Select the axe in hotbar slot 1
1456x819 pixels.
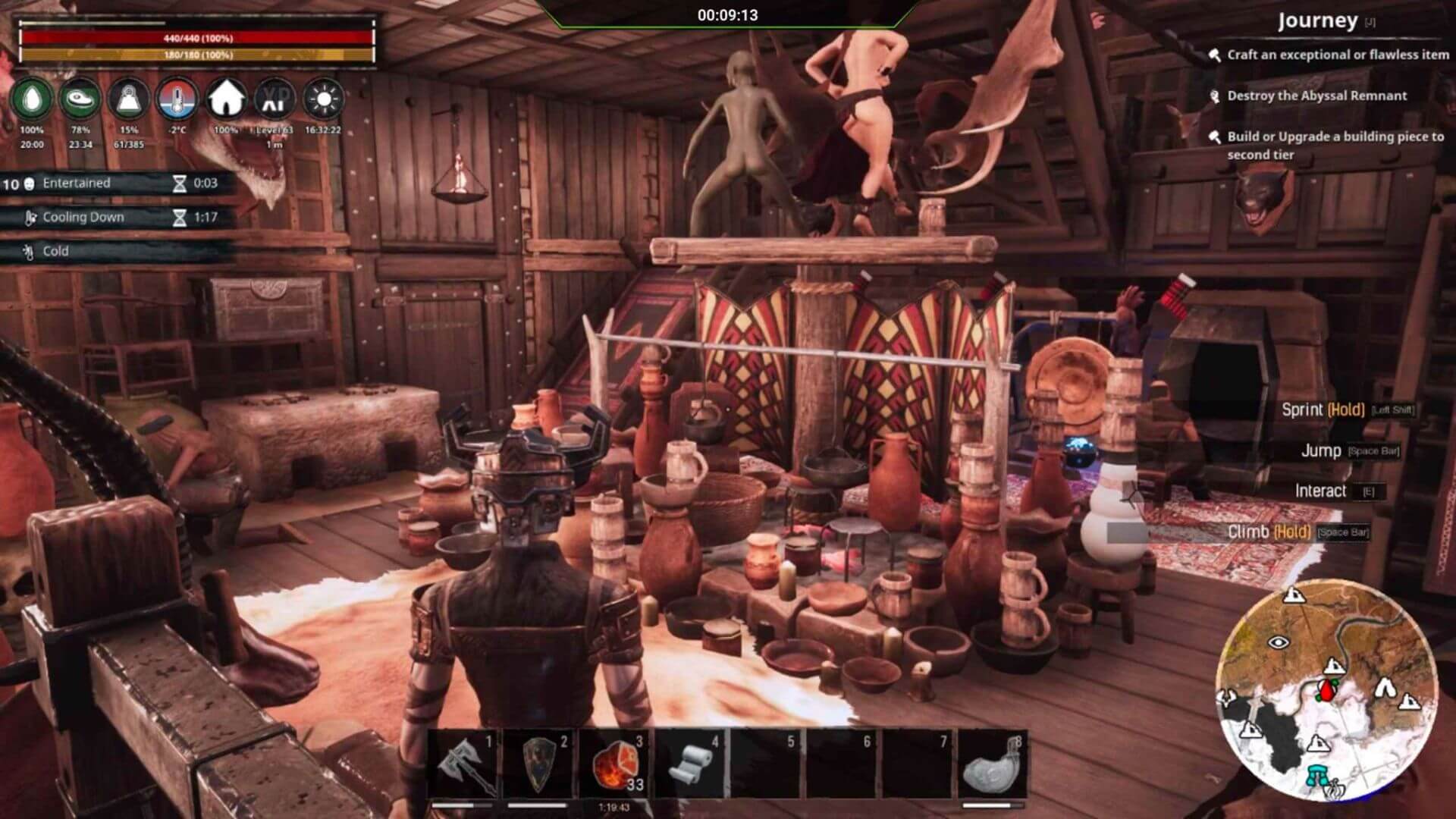pos(463,764)
